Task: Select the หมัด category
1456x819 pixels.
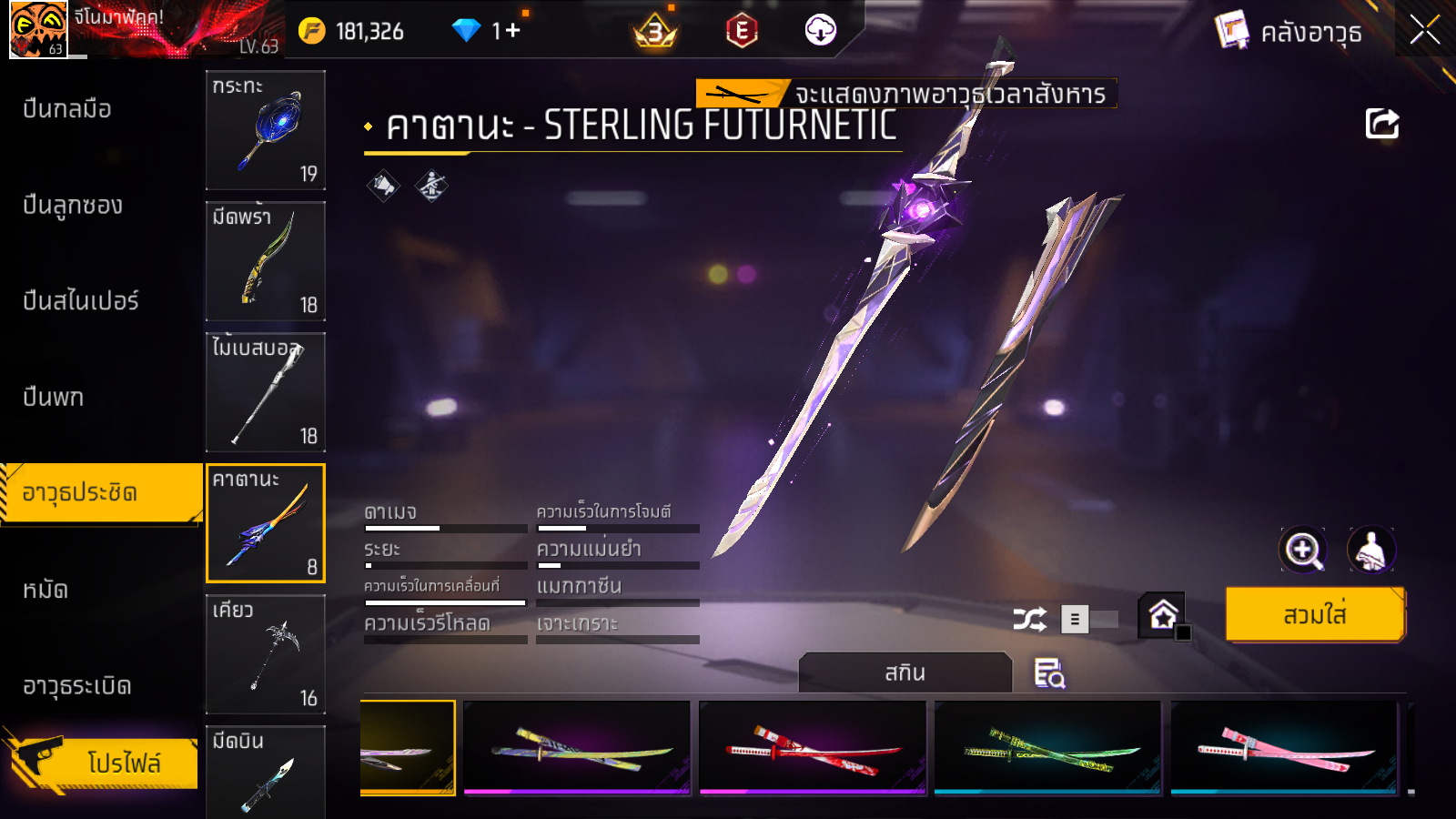Action: point(45,590)
